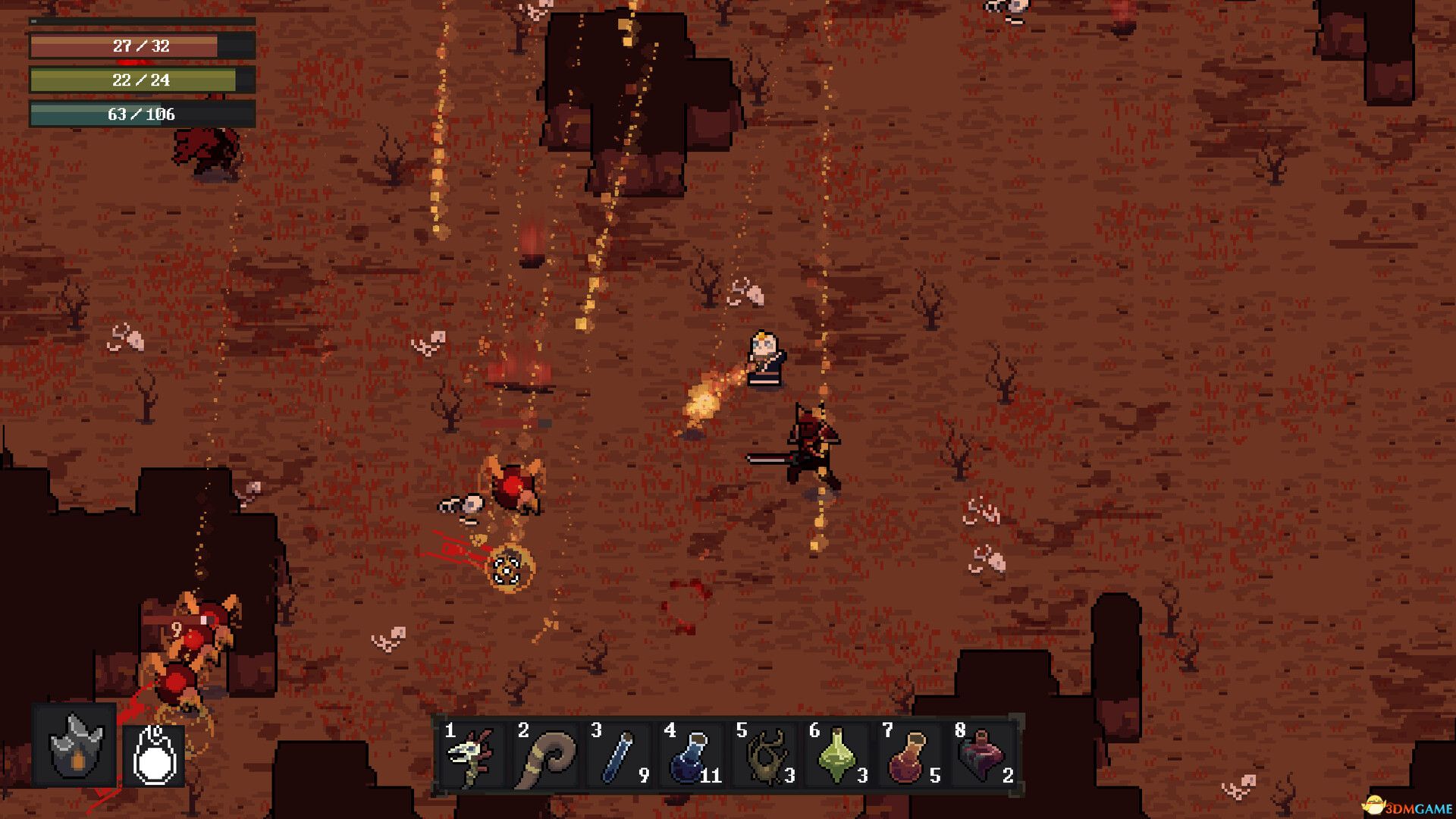Click the grey brazier with flame icon
The height and width of the screenshot is (819, 1456).
point(75,746)
